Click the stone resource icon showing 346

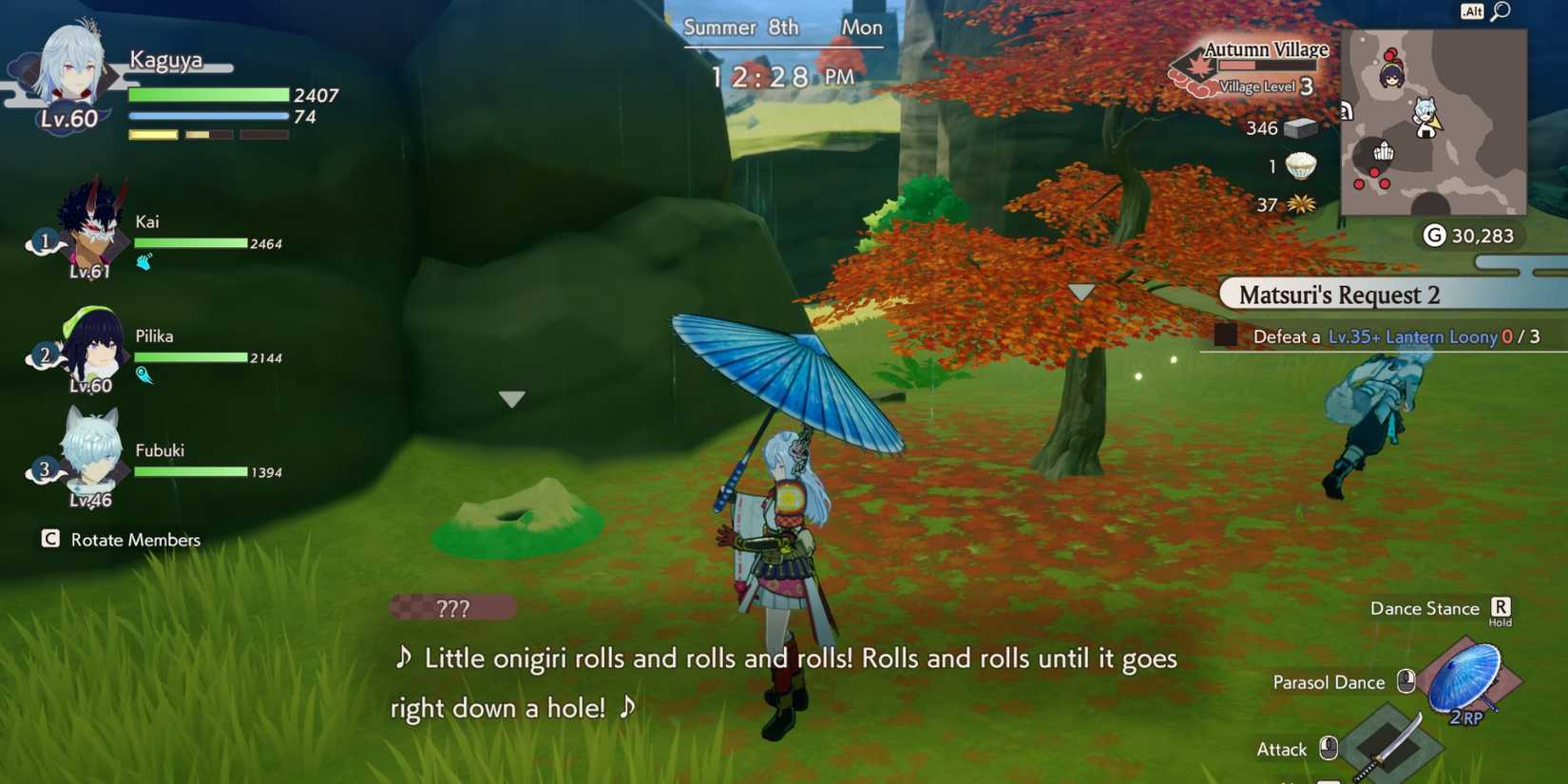coord(1298,128)
